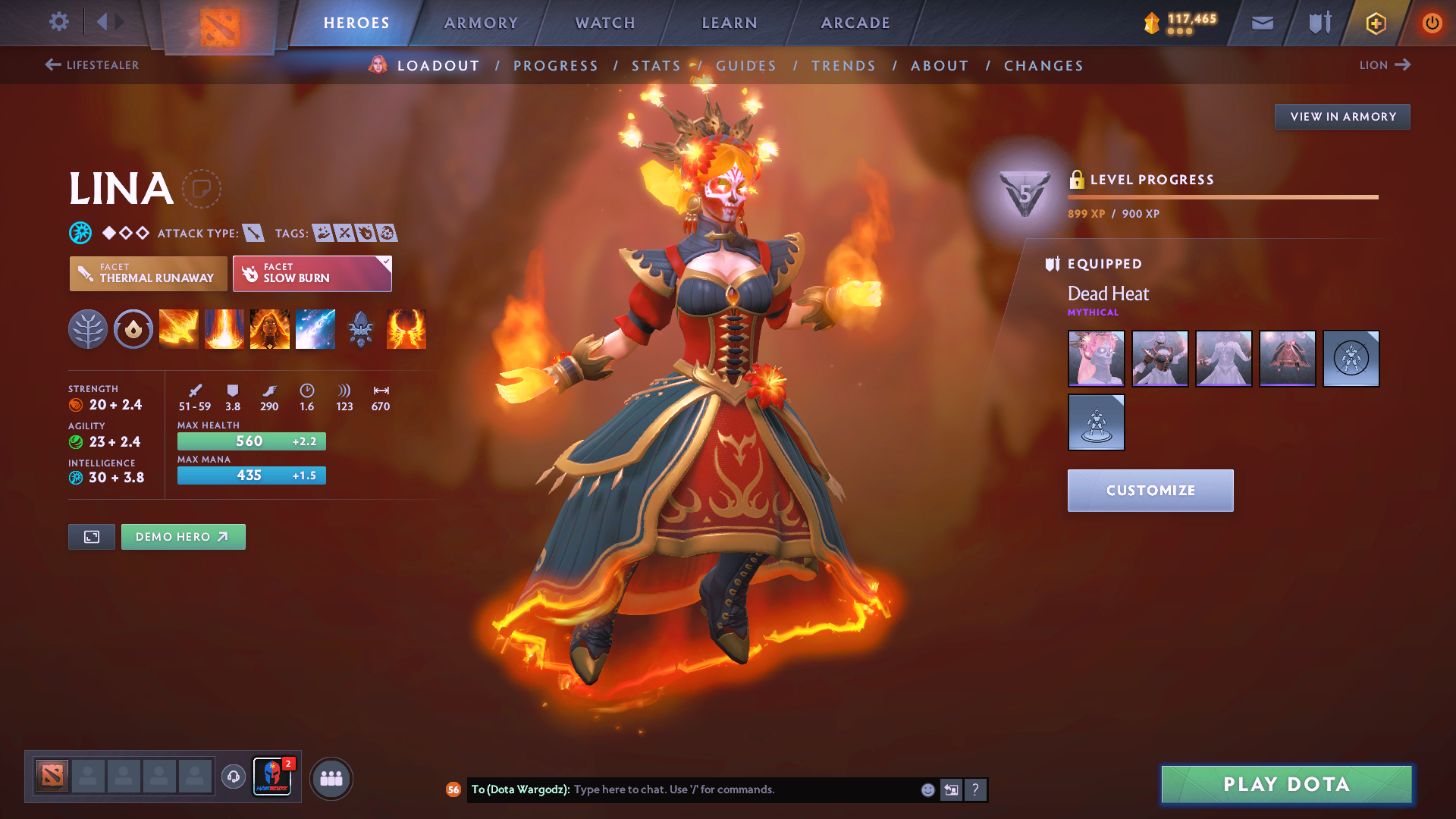Focus the chat input box
Image resolution: width=1456 pixels, height=819 pixels.
[x=743, y=789]
